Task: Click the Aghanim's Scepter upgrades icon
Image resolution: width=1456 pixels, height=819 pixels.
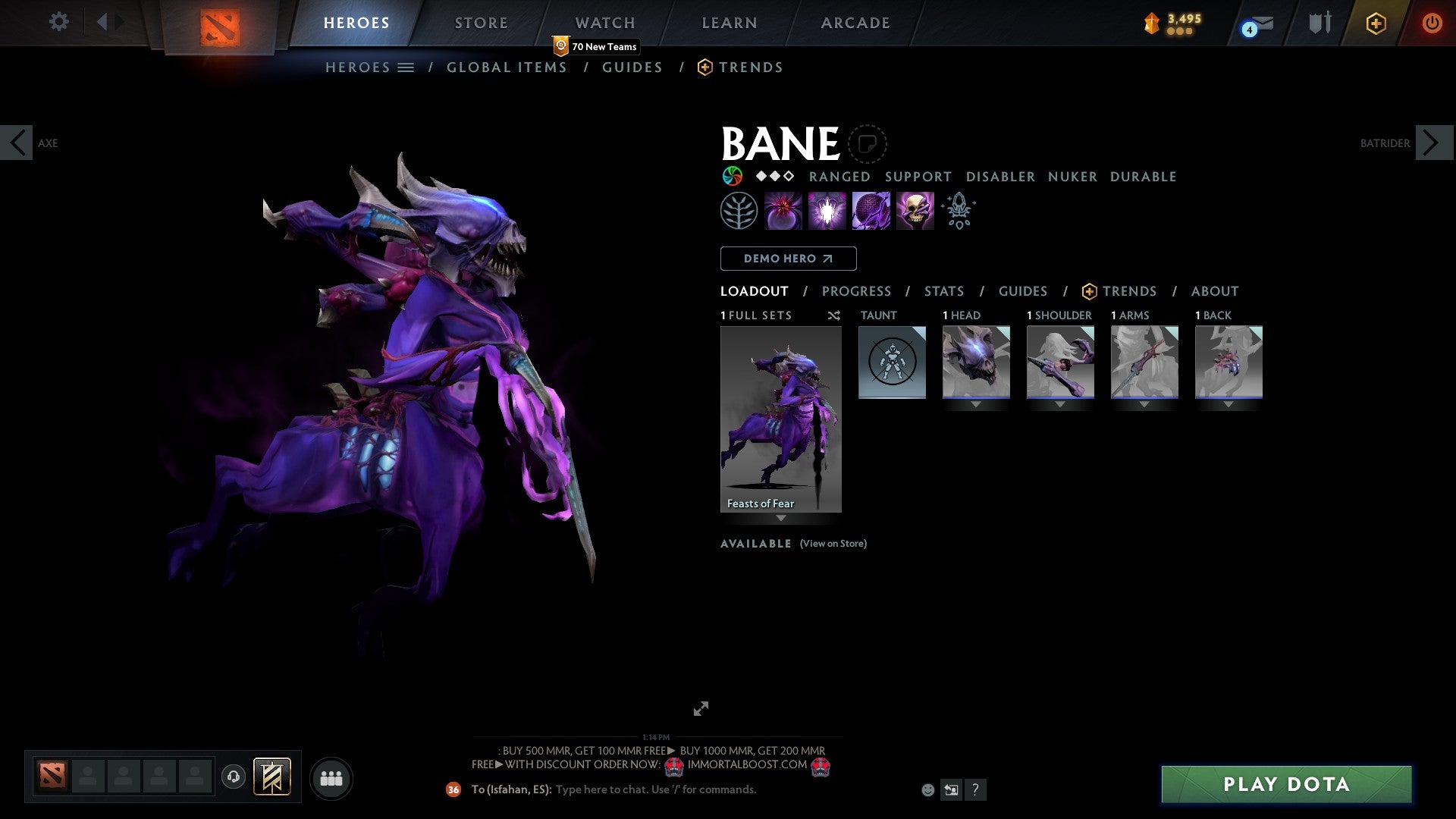Action: click(x=958, y=210)
